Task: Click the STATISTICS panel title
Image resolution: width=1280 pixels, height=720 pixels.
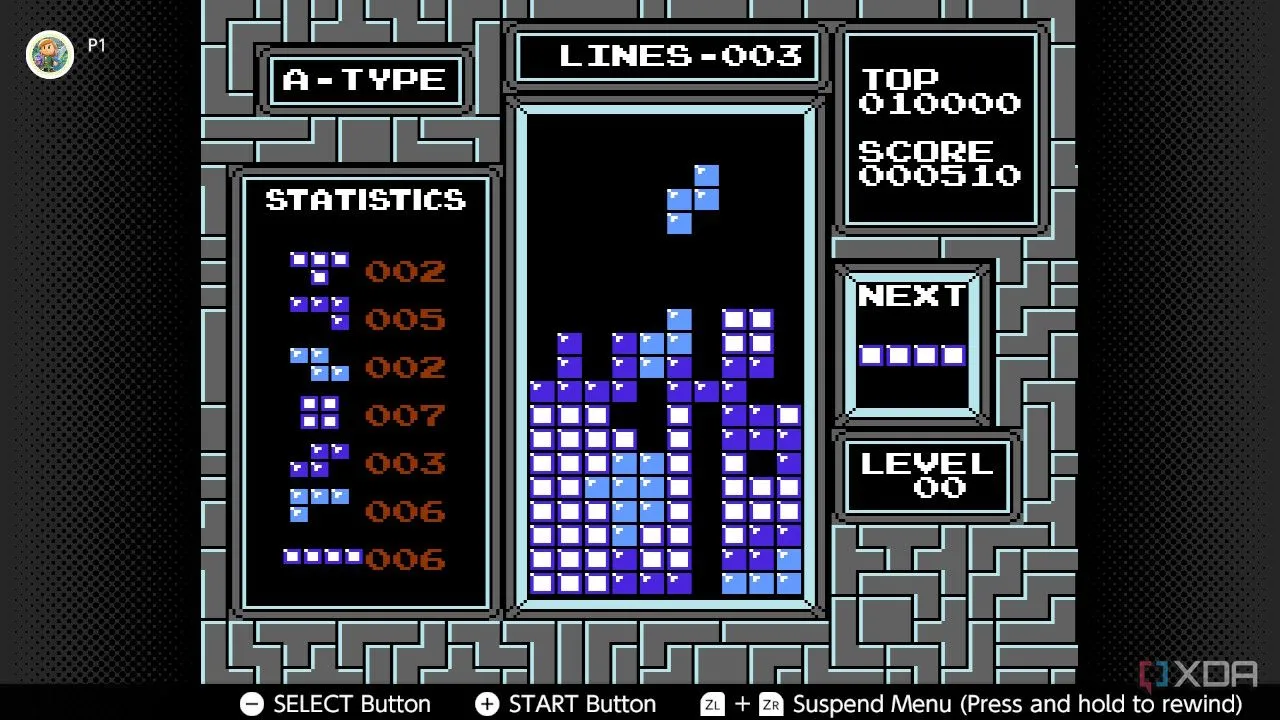Action: click(x=365, y=200)
